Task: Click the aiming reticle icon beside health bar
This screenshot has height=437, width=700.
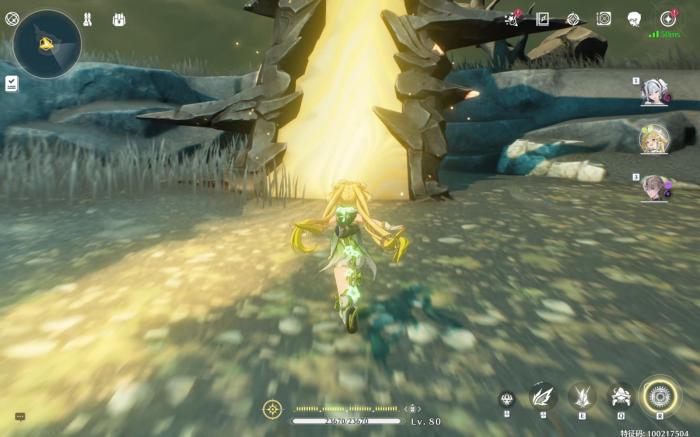Action: [x=272, y=408]
